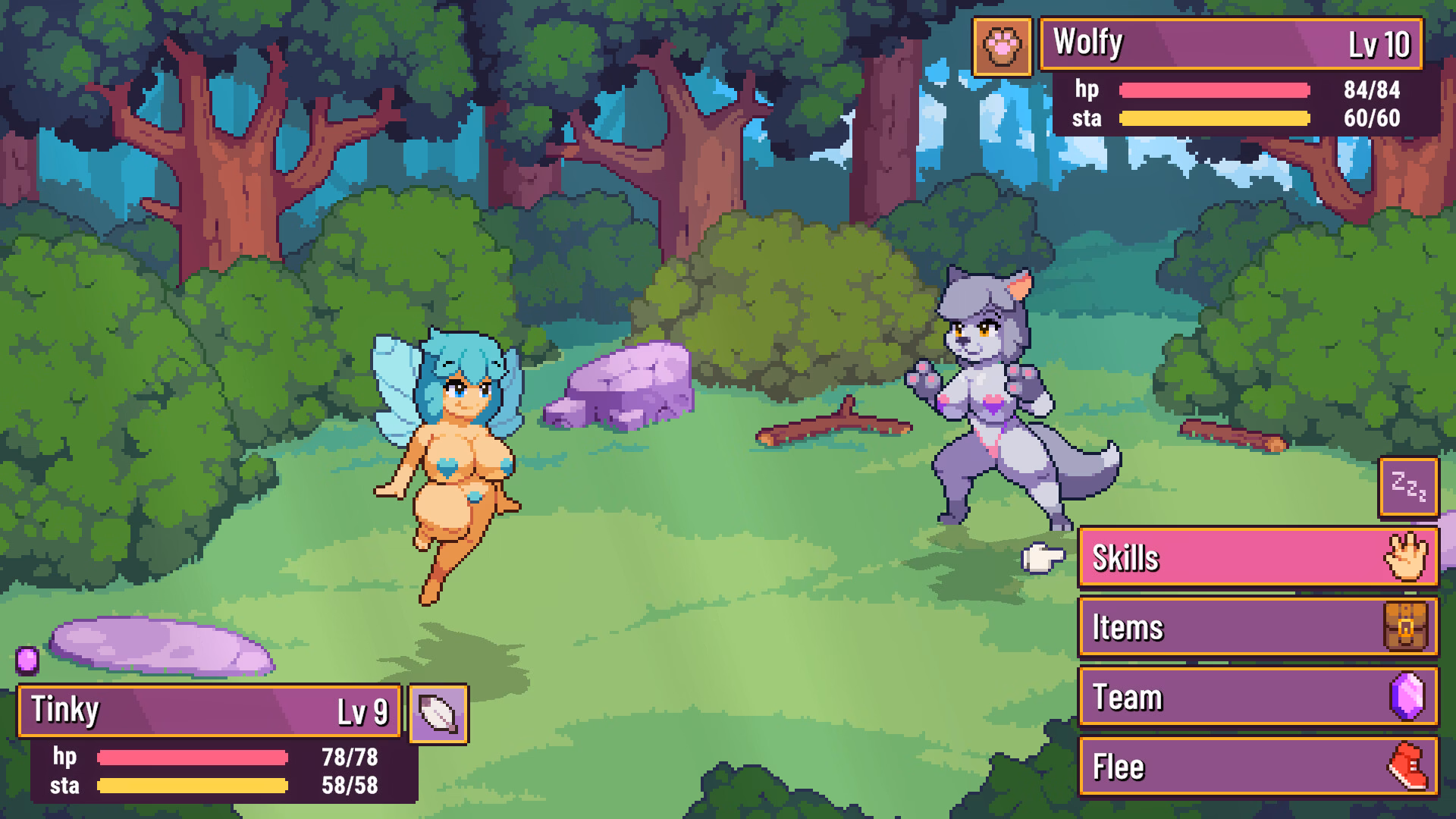Toggle the Skills menu highlight

click(1259, 557)
